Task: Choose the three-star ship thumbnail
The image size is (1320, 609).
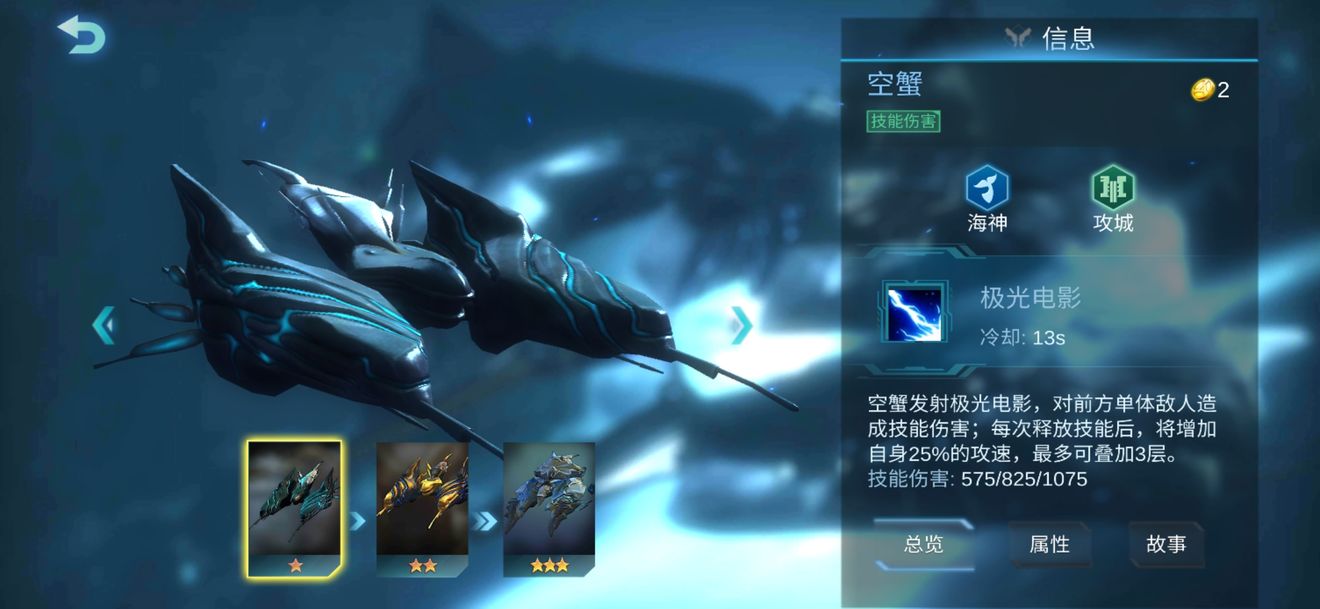Action: (x=549, y=510)
